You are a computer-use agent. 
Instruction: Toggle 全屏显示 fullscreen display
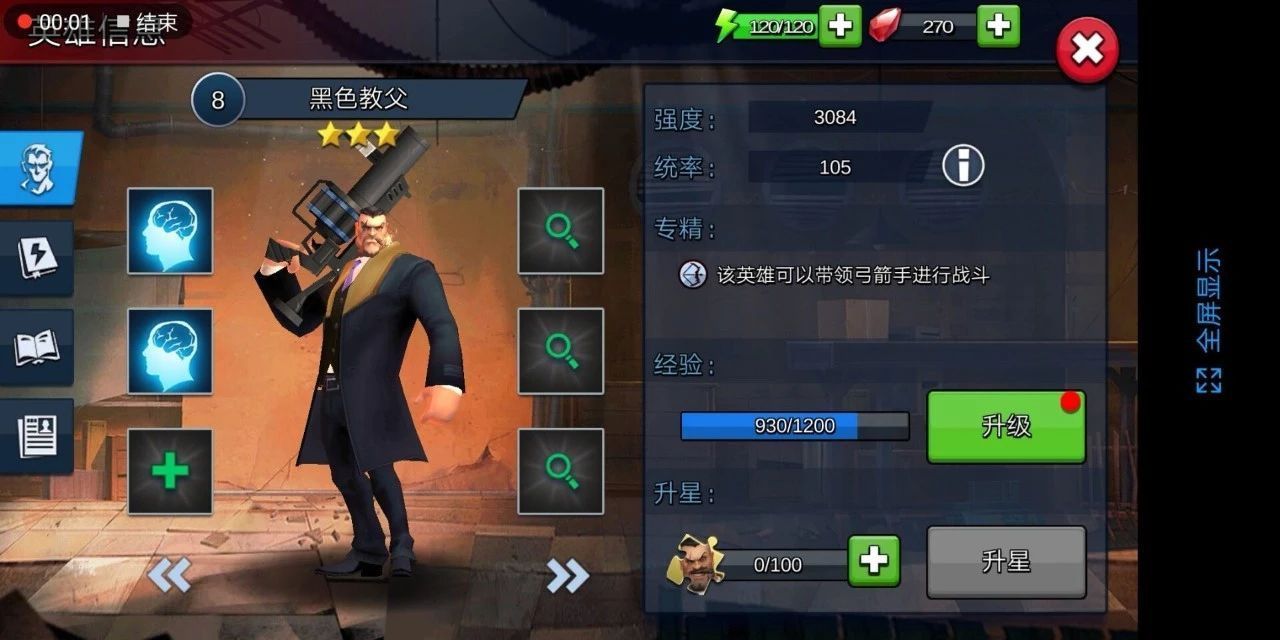click(x=1209, y=320)
